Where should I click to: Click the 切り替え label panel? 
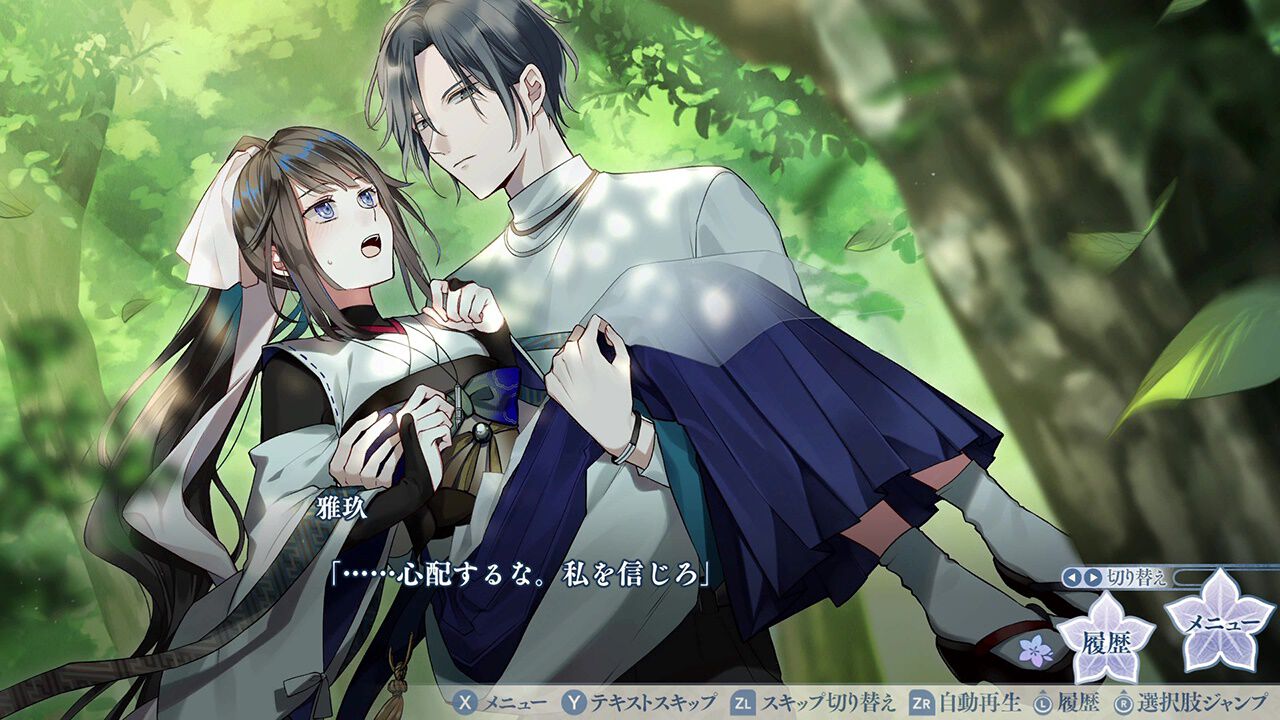click(1136, 577)
